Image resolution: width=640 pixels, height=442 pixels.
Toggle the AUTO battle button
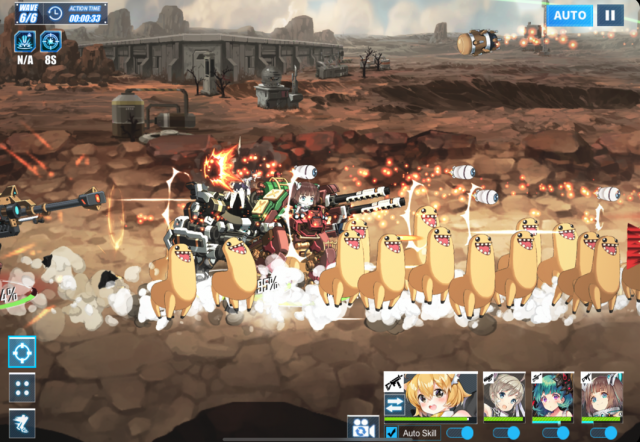click(570, 15)
